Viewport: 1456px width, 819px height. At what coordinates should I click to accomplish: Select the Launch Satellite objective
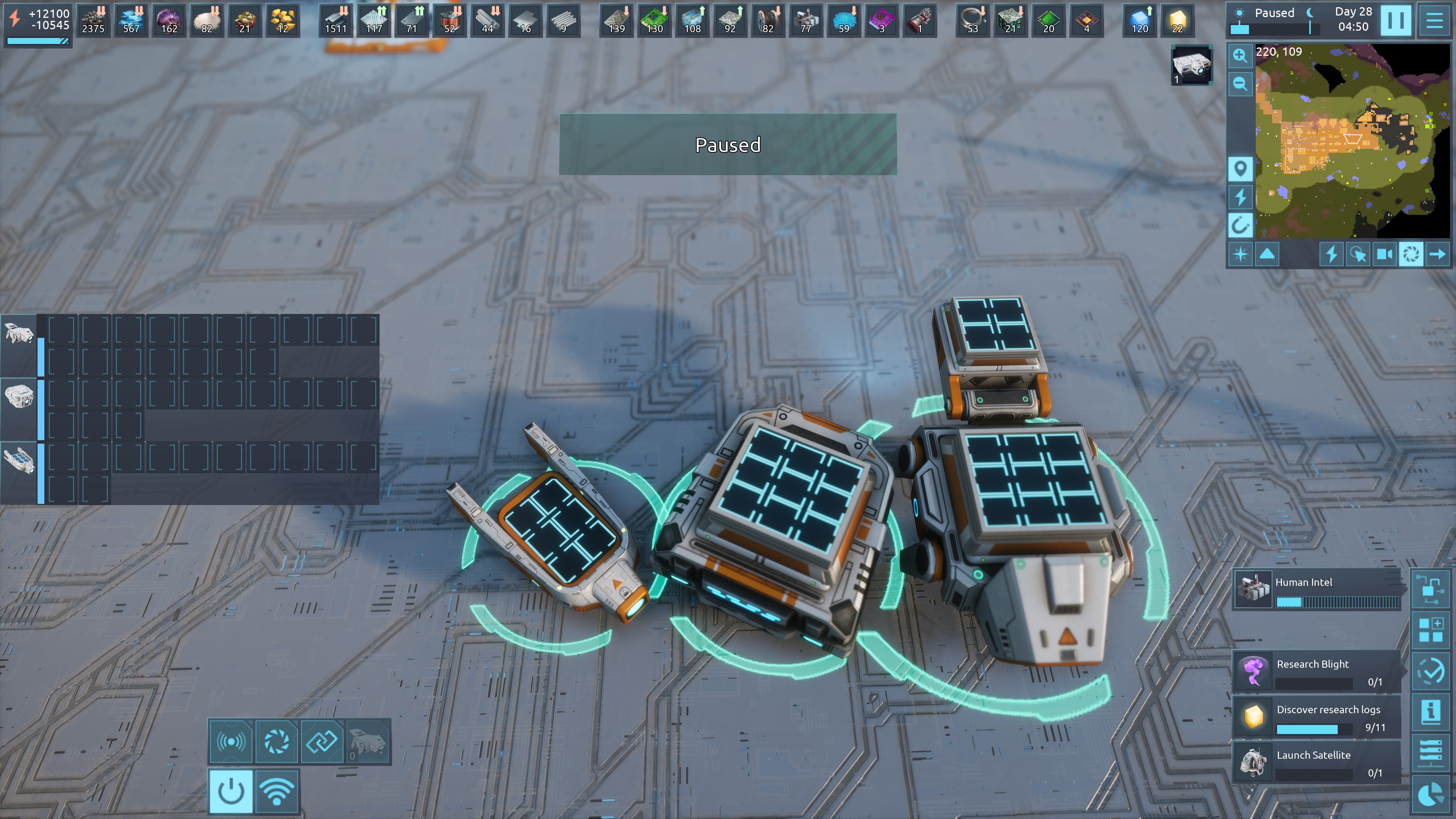tap(1317, 763)
